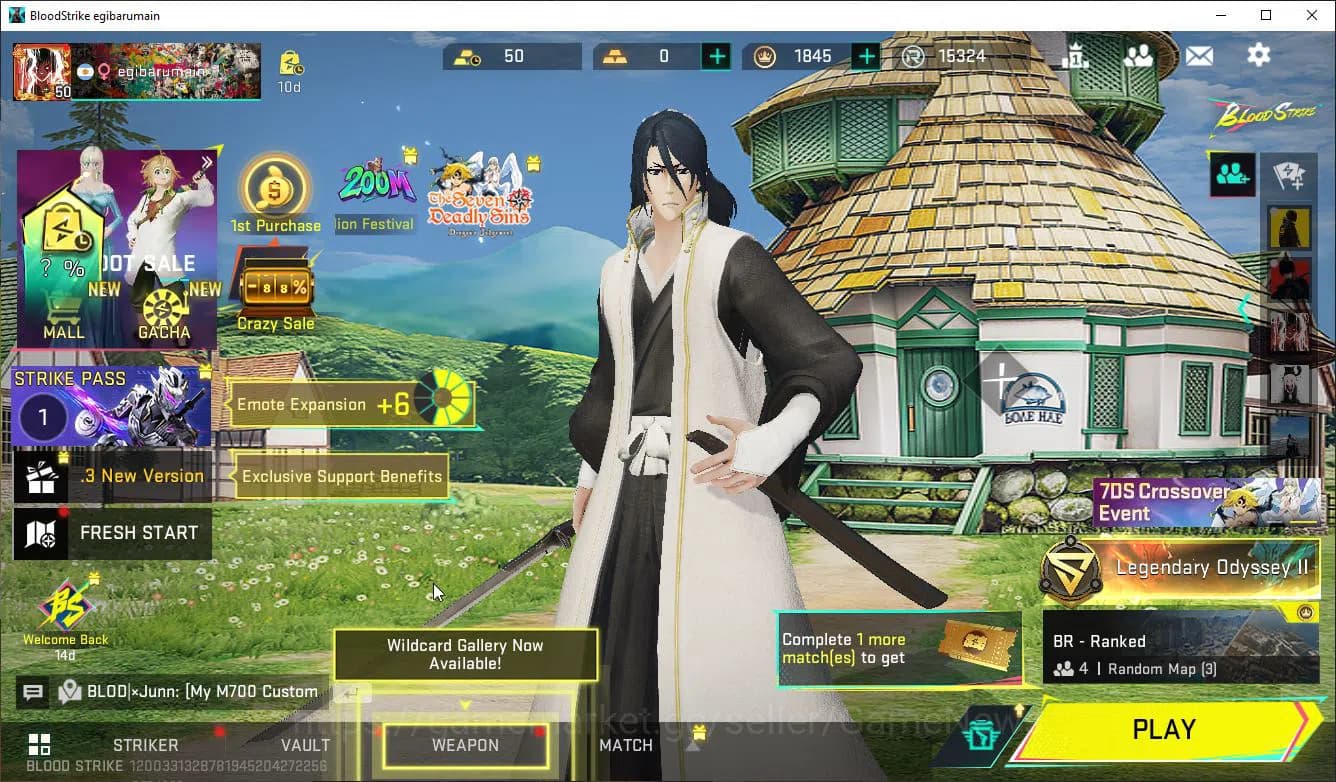Screen dimensions: 1336x782
Task: Switch to the VAULT tab
Action: pyautogui.click(x=305, y=745)
